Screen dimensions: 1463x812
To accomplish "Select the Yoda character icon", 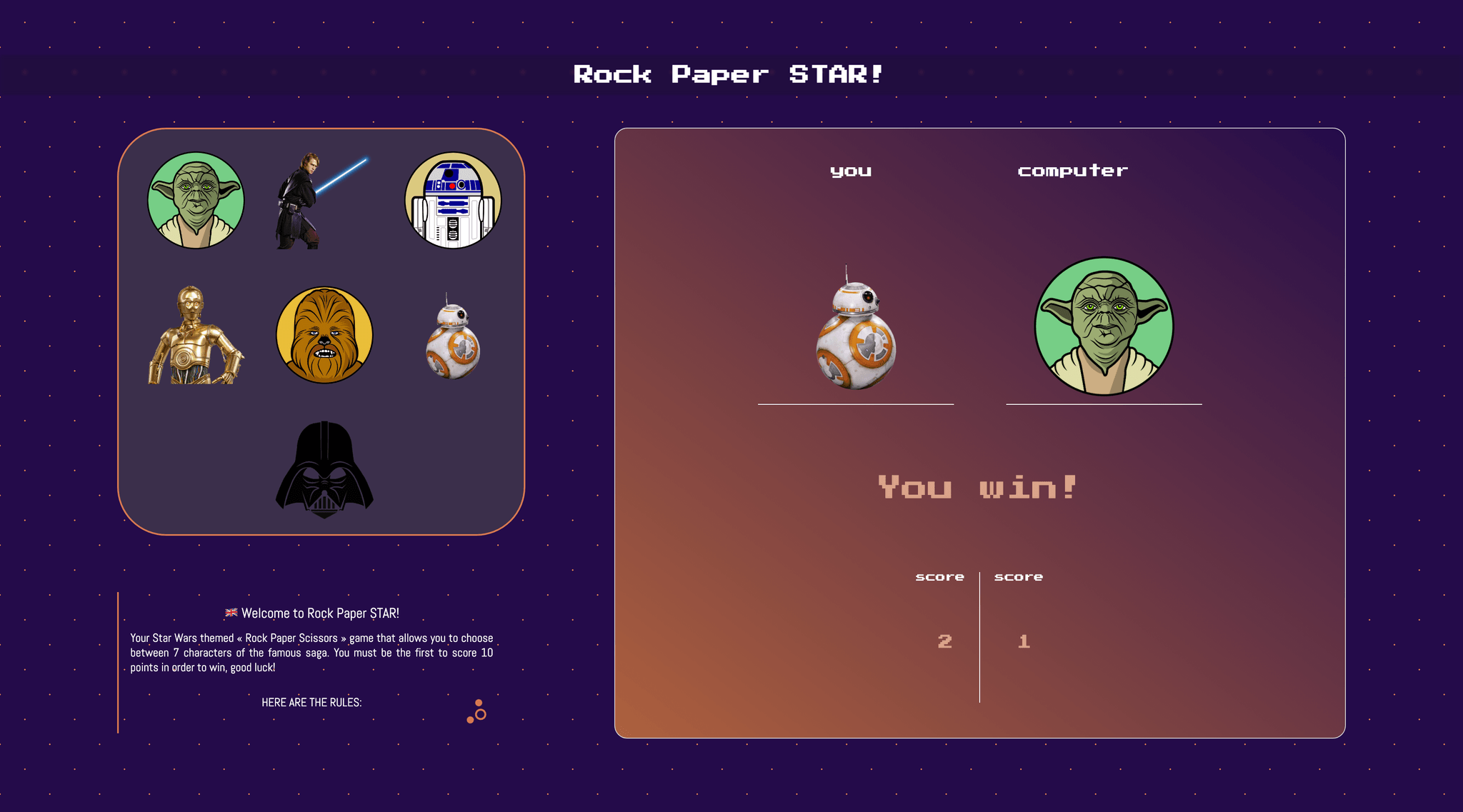I will [x=198, y=201].
